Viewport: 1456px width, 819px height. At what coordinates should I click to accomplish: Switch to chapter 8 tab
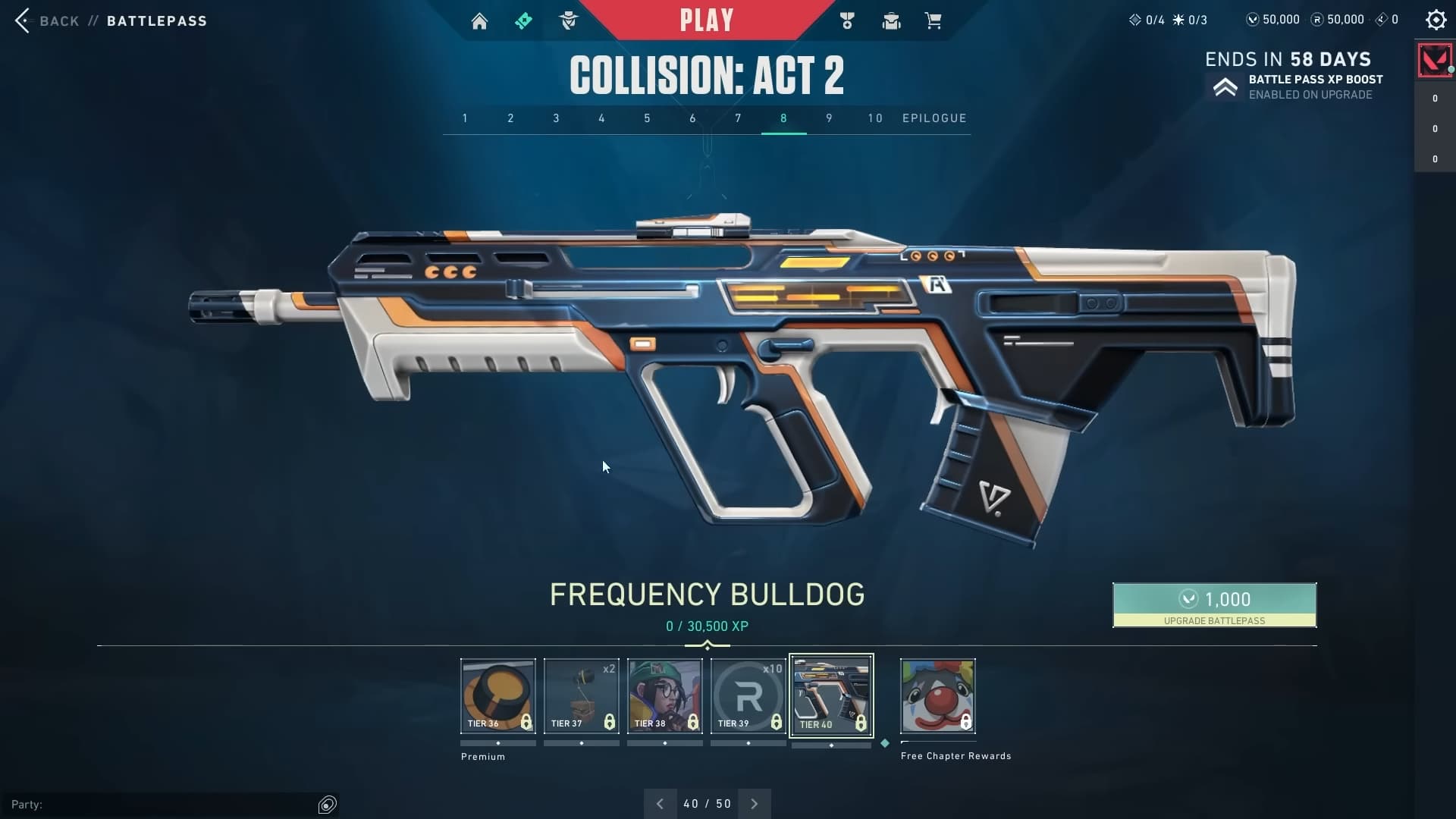point(783,118)
